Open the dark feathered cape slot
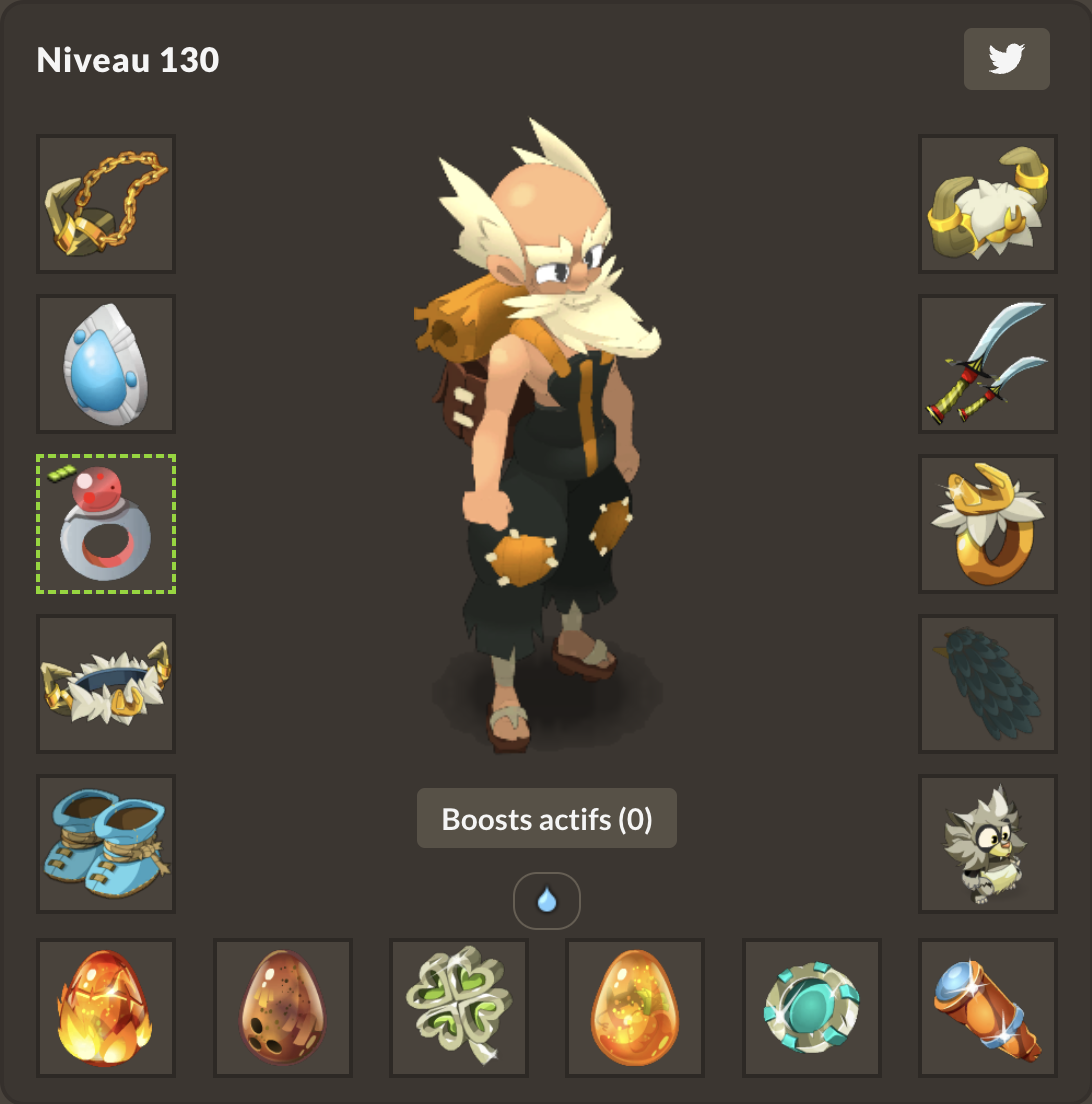Image resolution: width=1092 pixels, height=1104 pixels. 988,684
